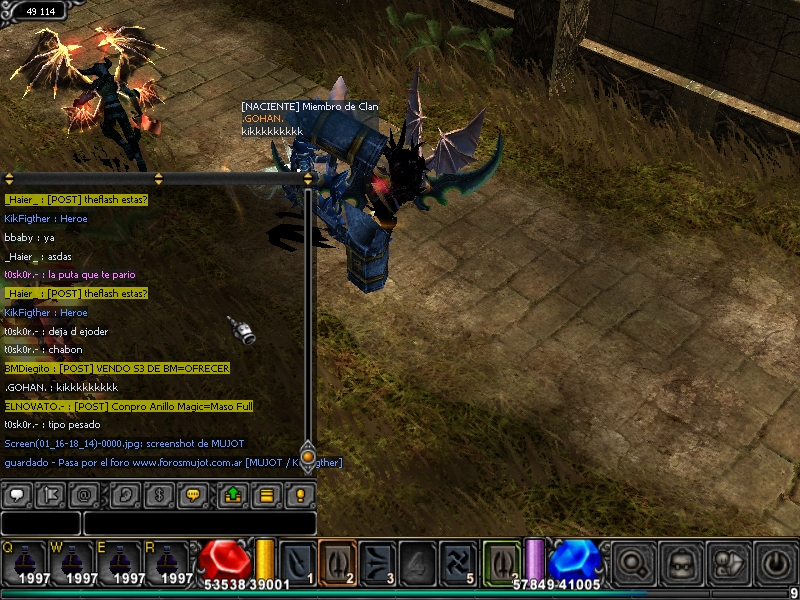The height and width of the screenshot is (600, 800).
Task: Click the green up-arrow chat button
Action: click(x=232, y=494)
